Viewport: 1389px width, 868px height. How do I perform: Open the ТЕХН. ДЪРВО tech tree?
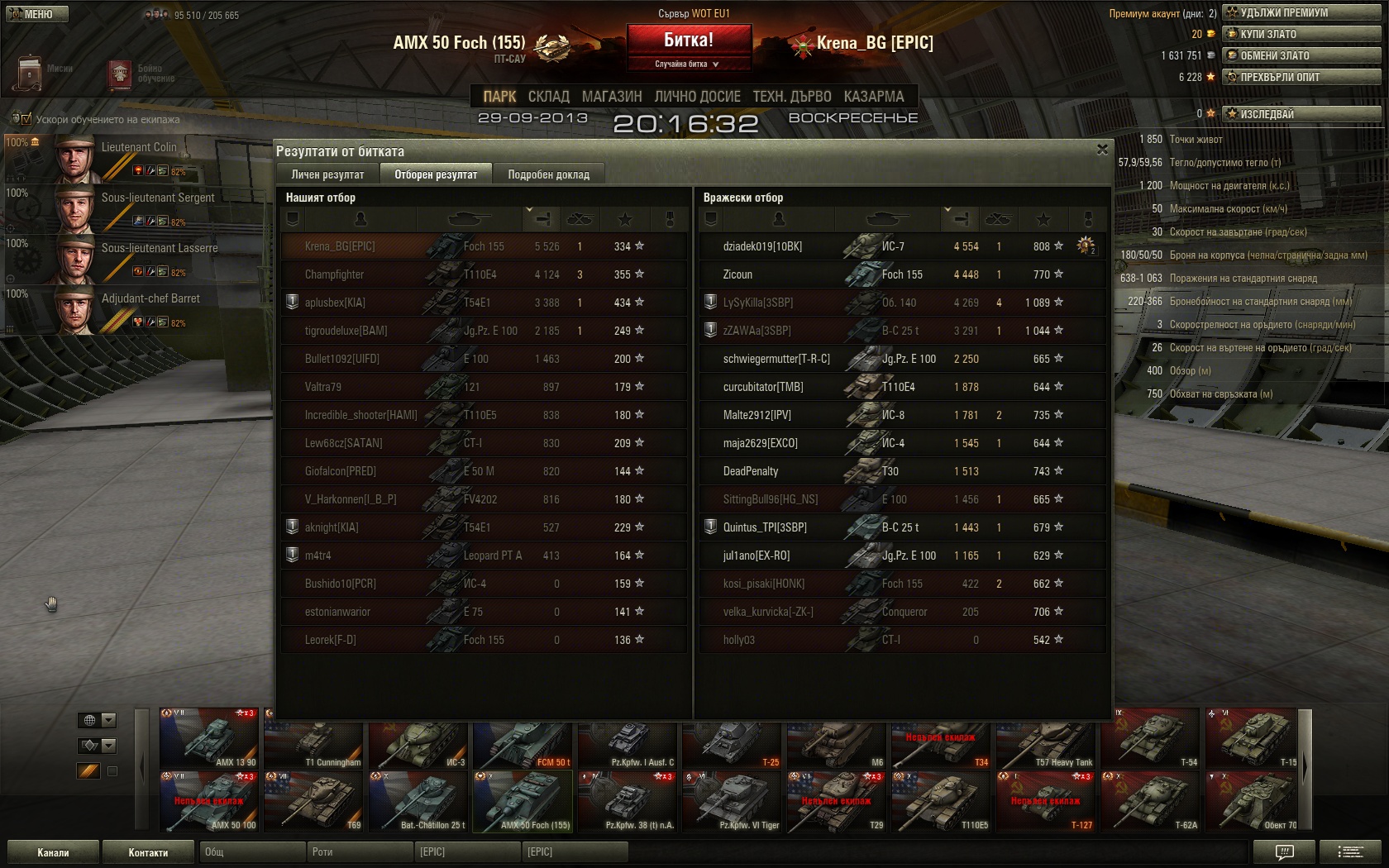pos(791,97)
